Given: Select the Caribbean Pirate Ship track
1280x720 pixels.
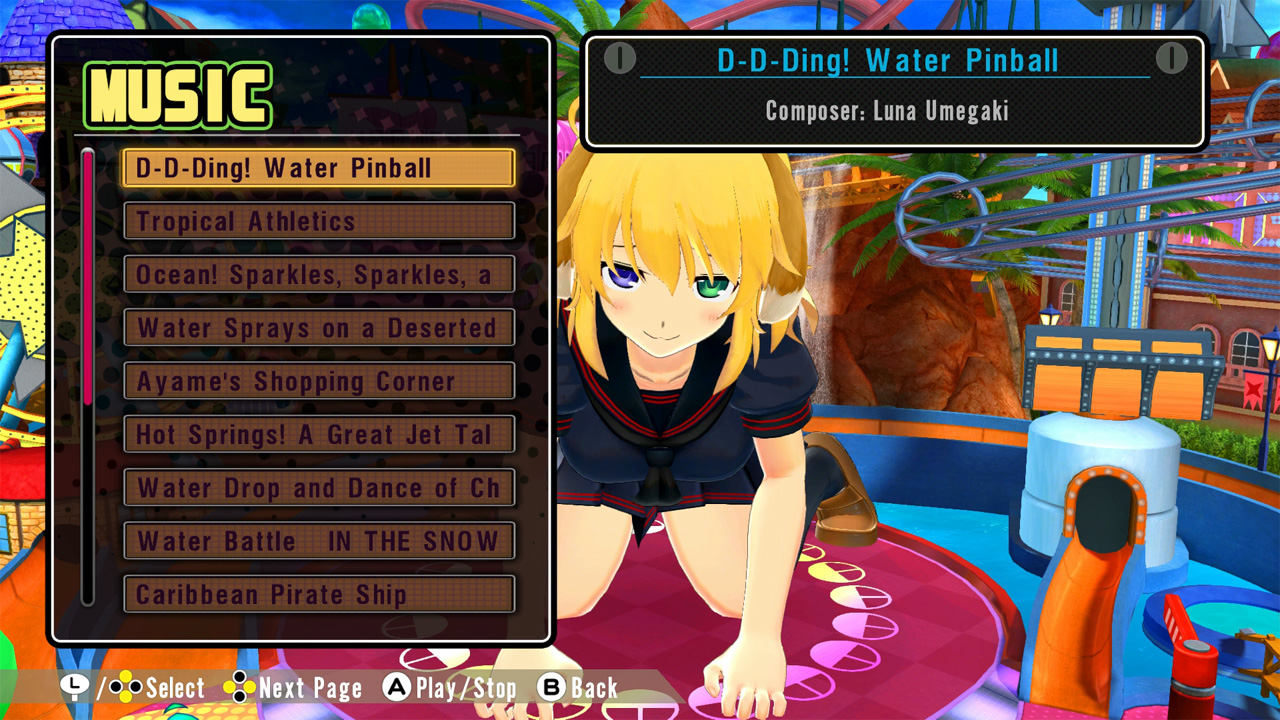Looking at the screenshot, I should [318, 594].
